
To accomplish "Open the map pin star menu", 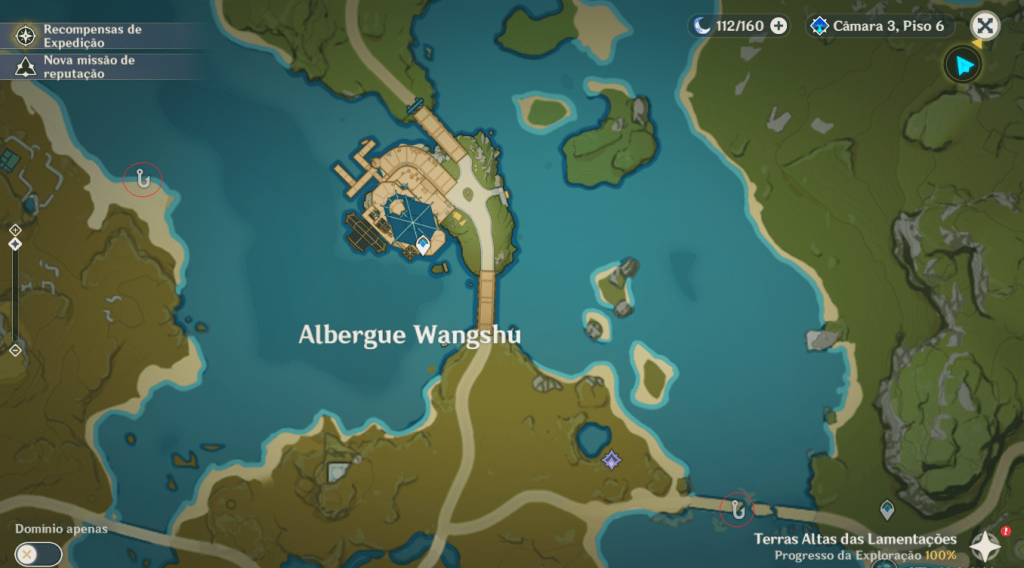I will (986, 545).
